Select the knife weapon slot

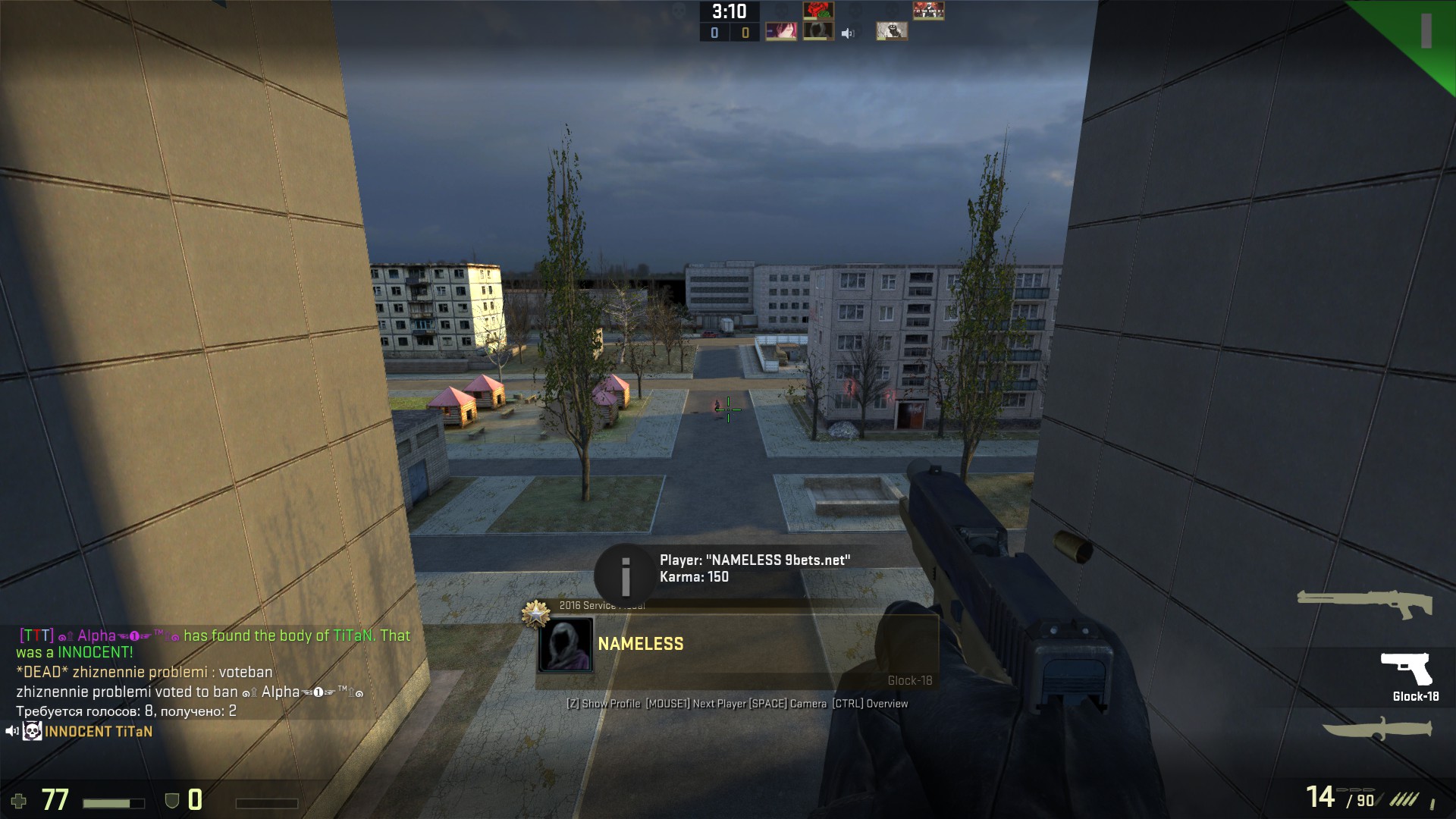(x=1377, y=730)
